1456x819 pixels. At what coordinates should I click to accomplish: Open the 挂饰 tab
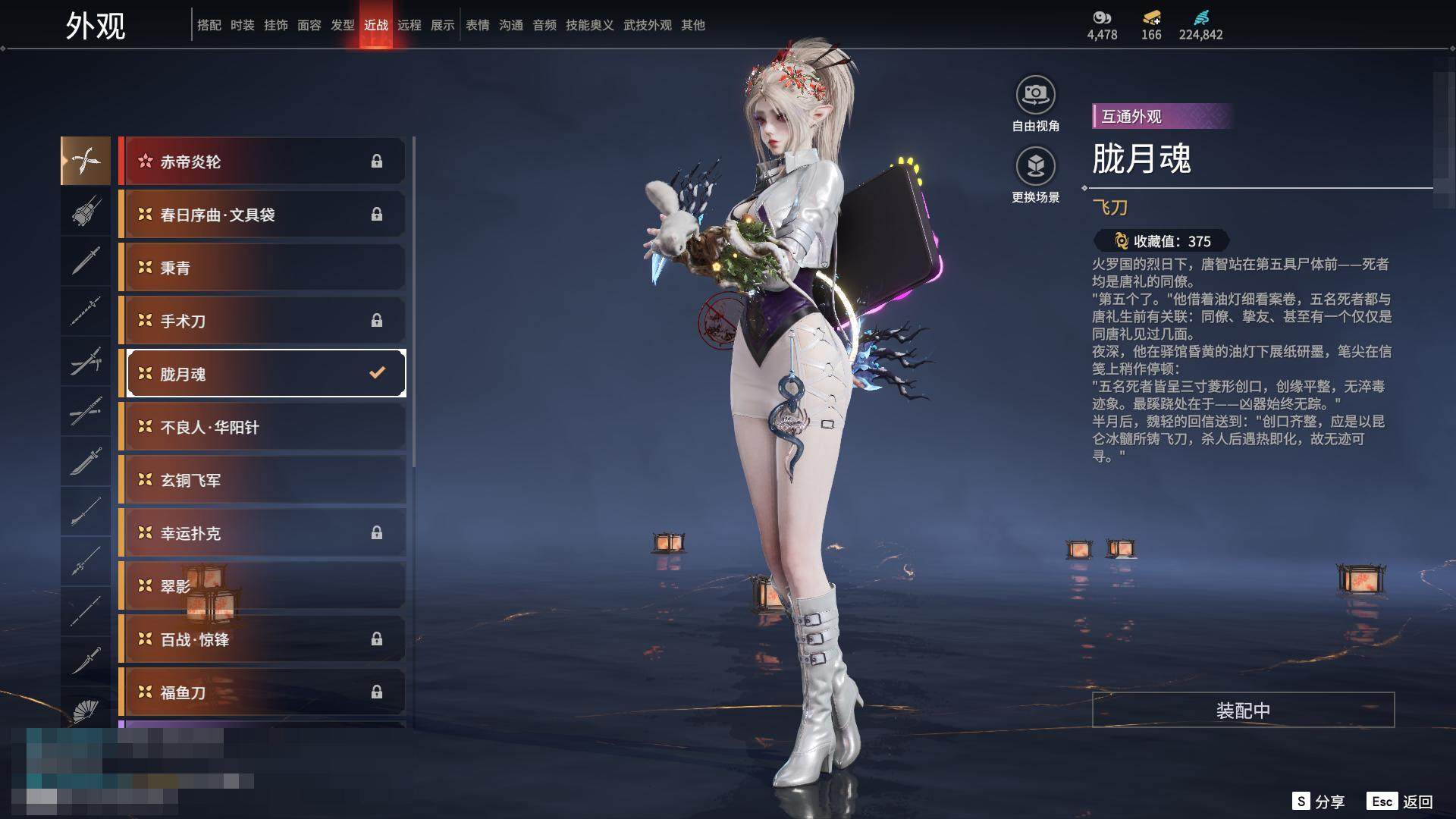click(276, 25)
